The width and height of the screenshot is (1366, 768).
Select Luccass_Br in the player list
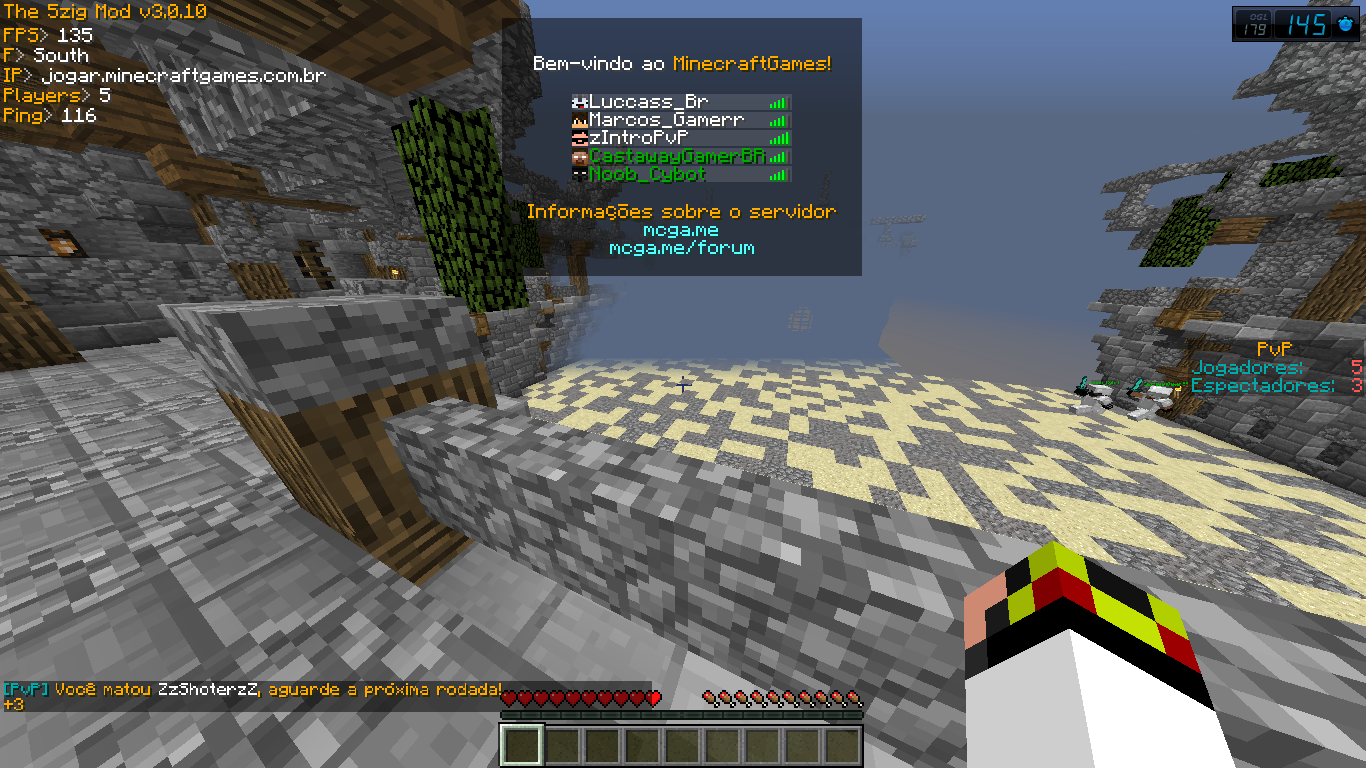pos(648,102)
